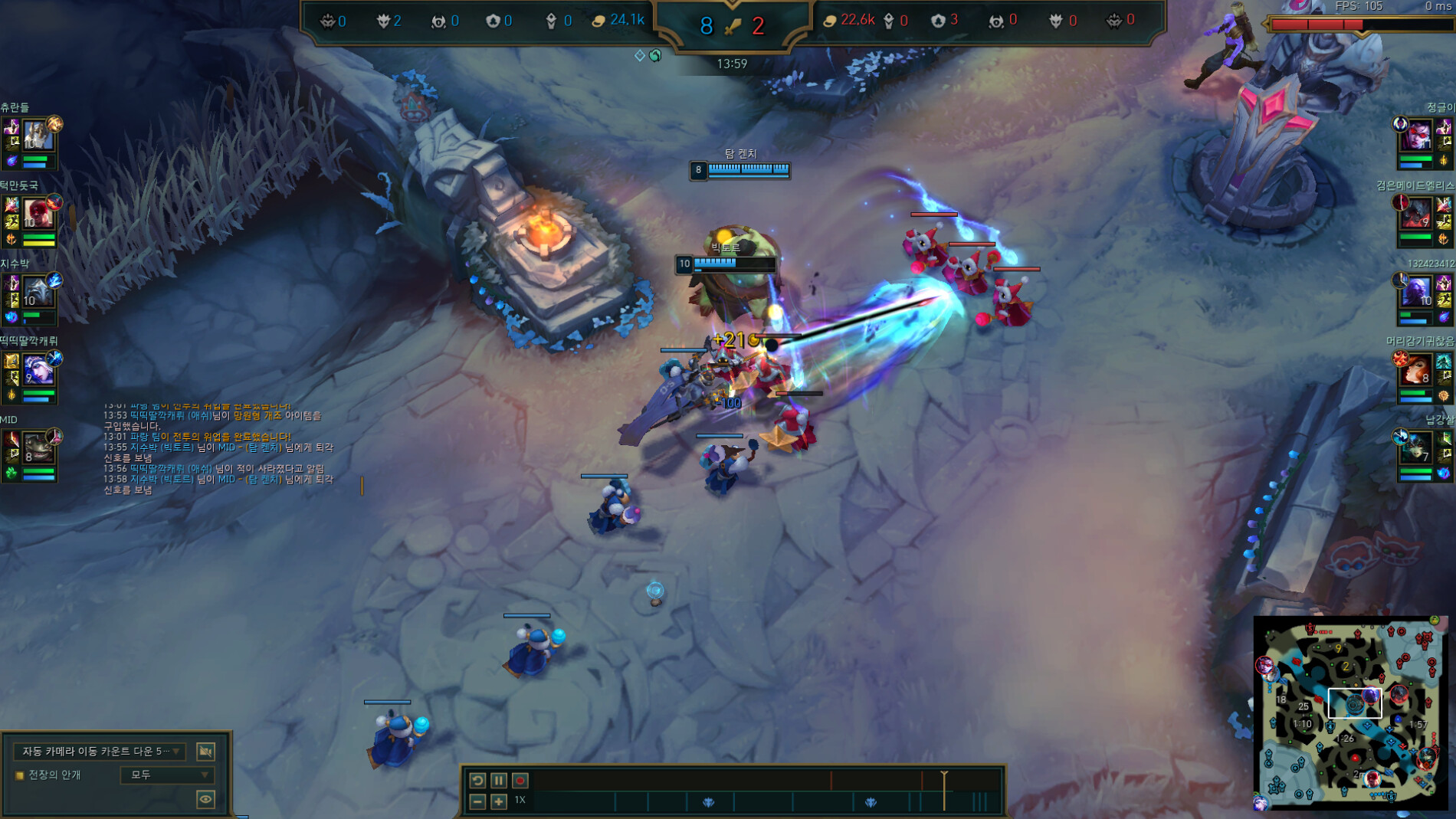The image size is (1456, 819).
Task: Click the eye visibility button
Action: [x=205, y=799]
